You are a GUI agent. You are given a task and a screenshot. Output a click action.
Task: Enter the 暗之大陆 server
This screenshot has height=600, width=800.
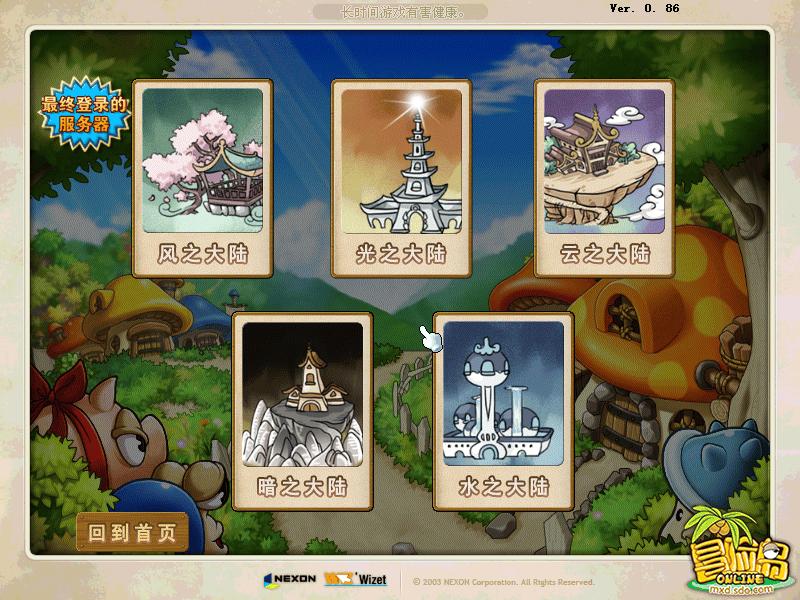tap(302, 411)
